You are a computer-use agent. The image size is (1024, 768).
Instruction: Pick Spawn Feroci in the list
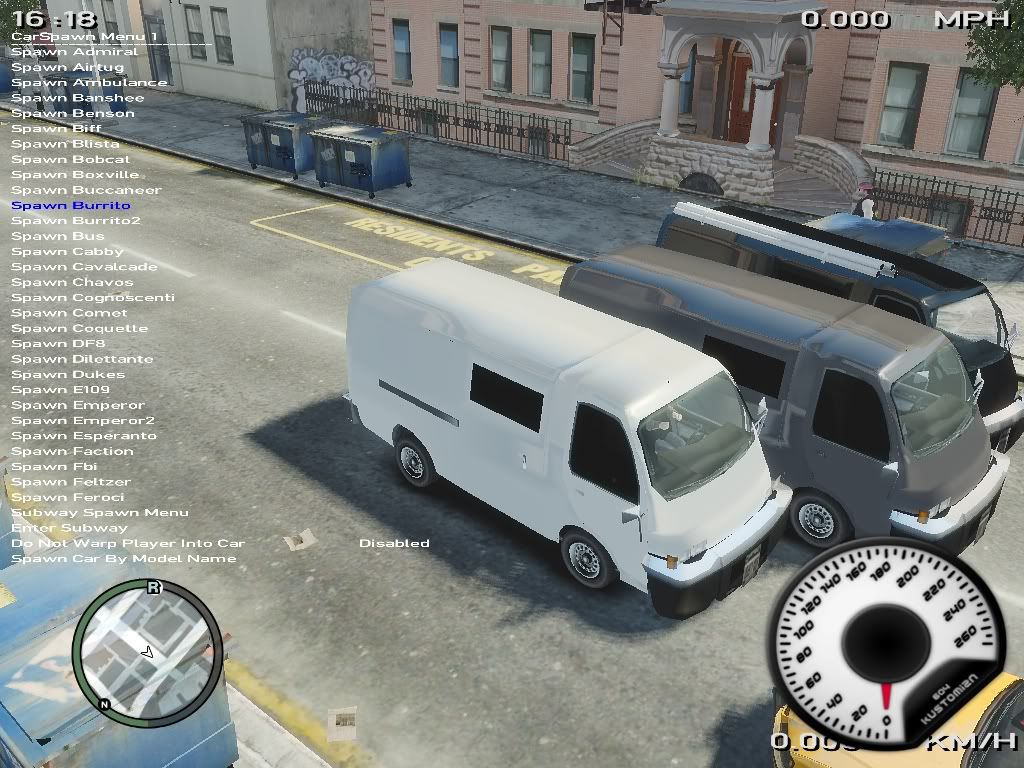click(x=67, y=498)
